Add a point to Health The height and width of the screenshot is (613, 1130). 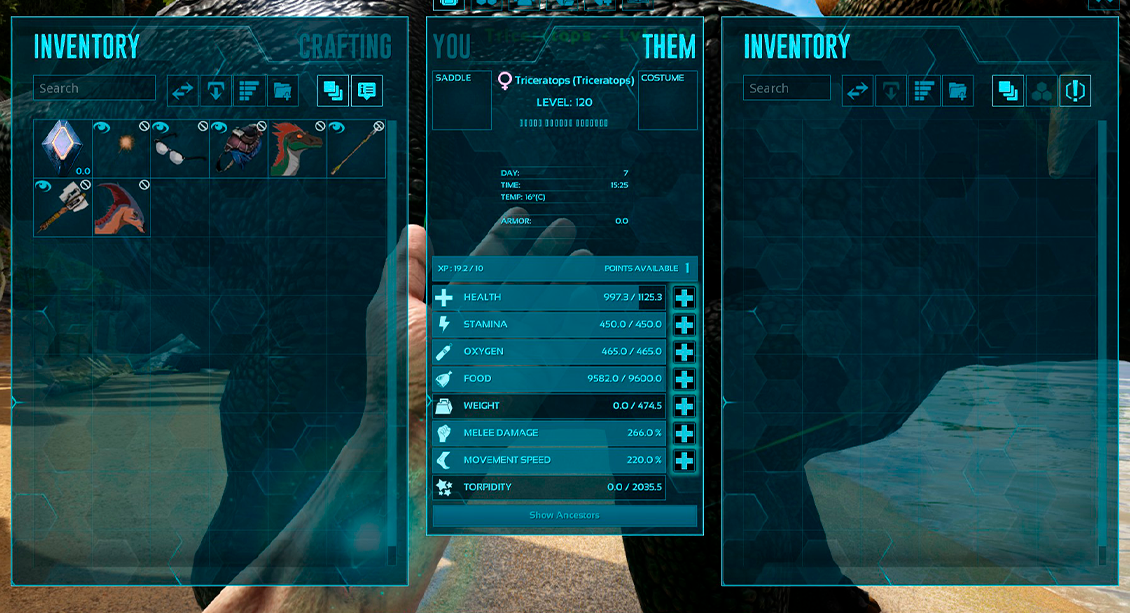pyautogui.click(x=684, y=298)
